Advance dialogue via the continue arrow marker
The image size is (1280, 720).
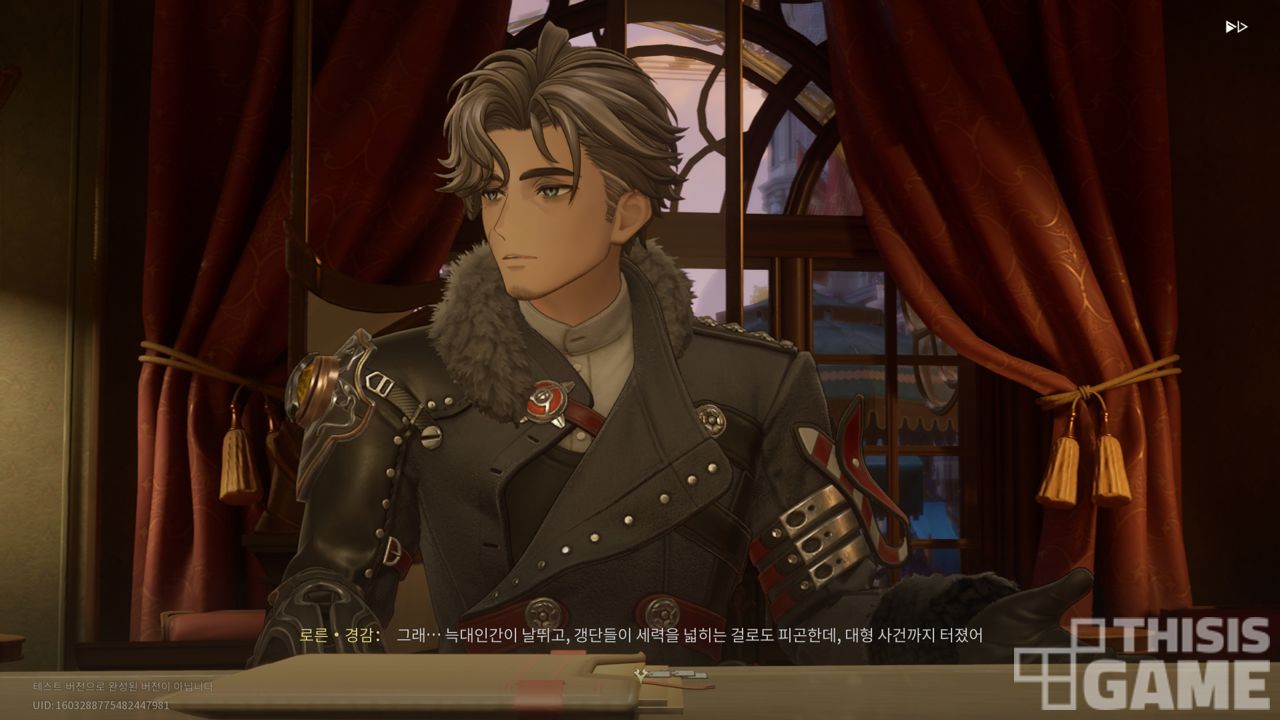tap(641, 675)
